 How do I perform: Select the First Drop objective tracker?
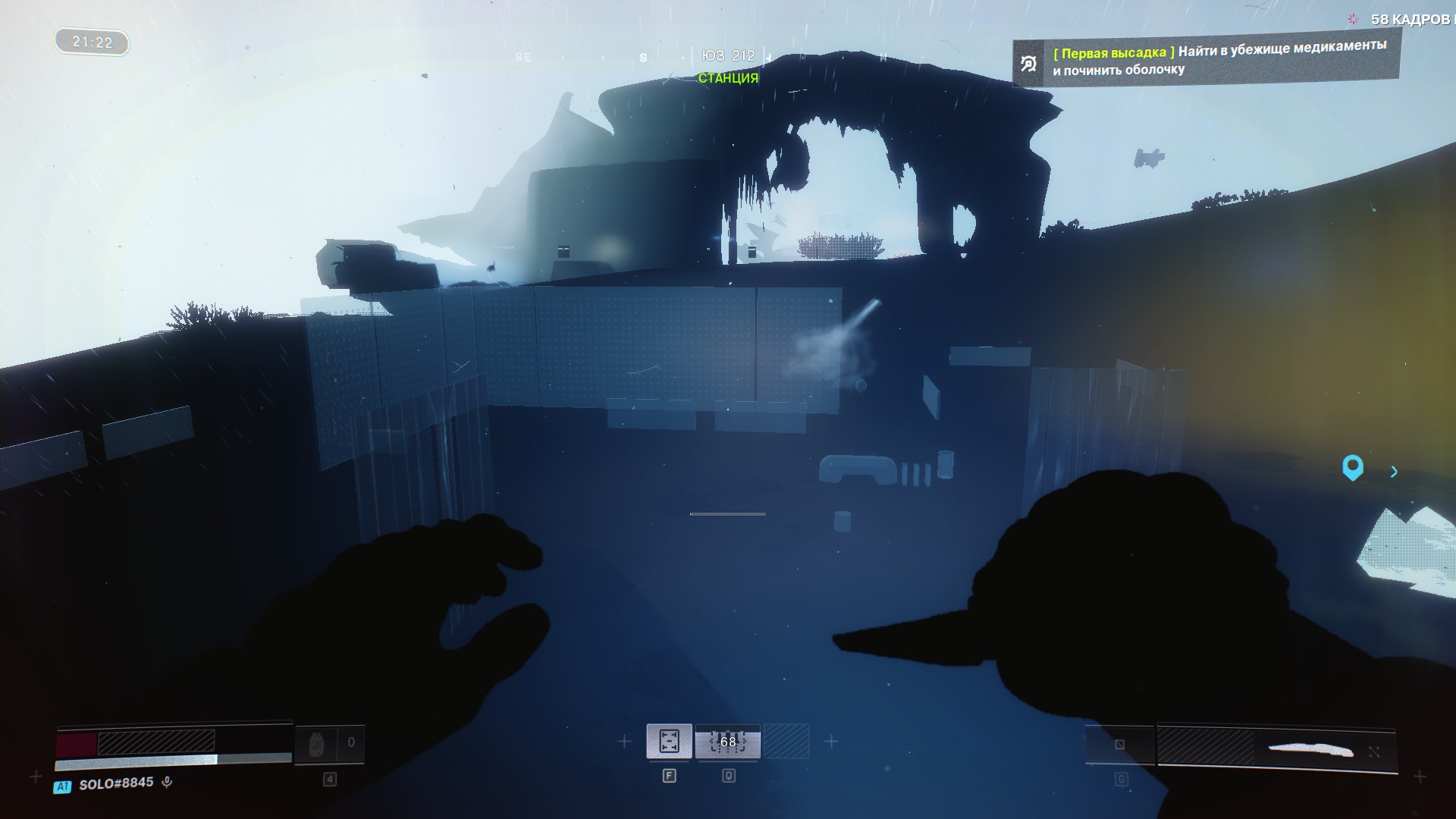point(1206,58)
